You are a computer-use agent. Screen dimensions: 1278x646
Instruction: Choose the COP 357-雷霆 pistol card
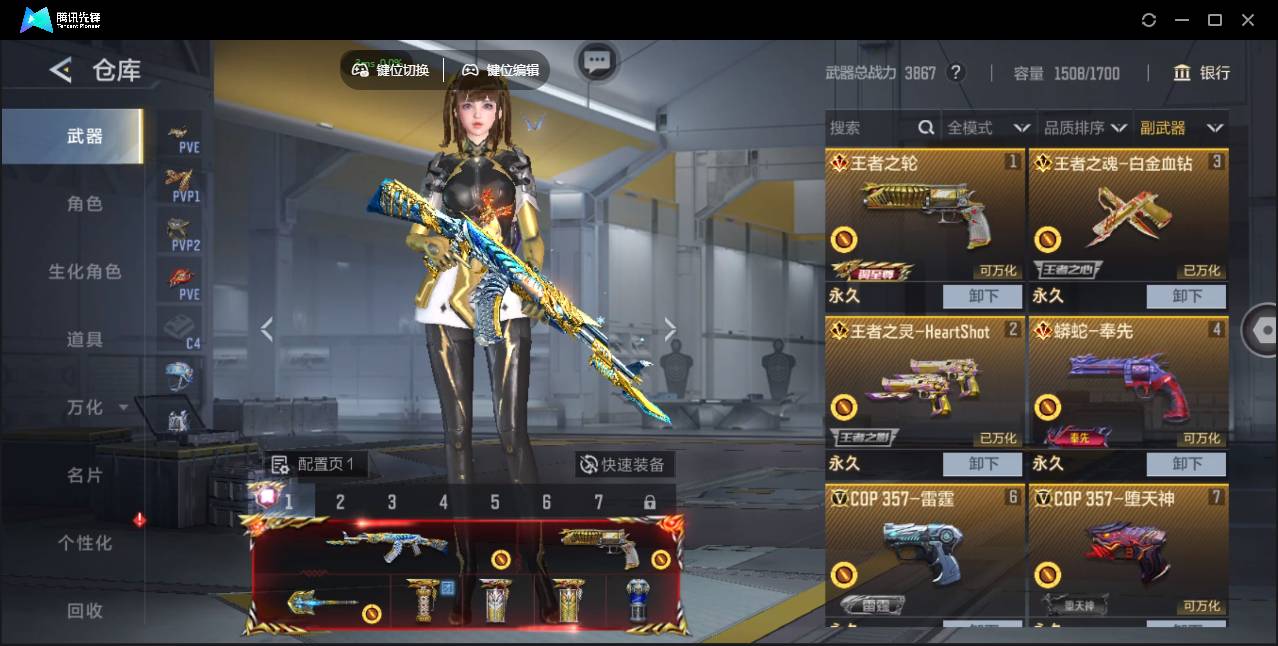pos(925,550)
